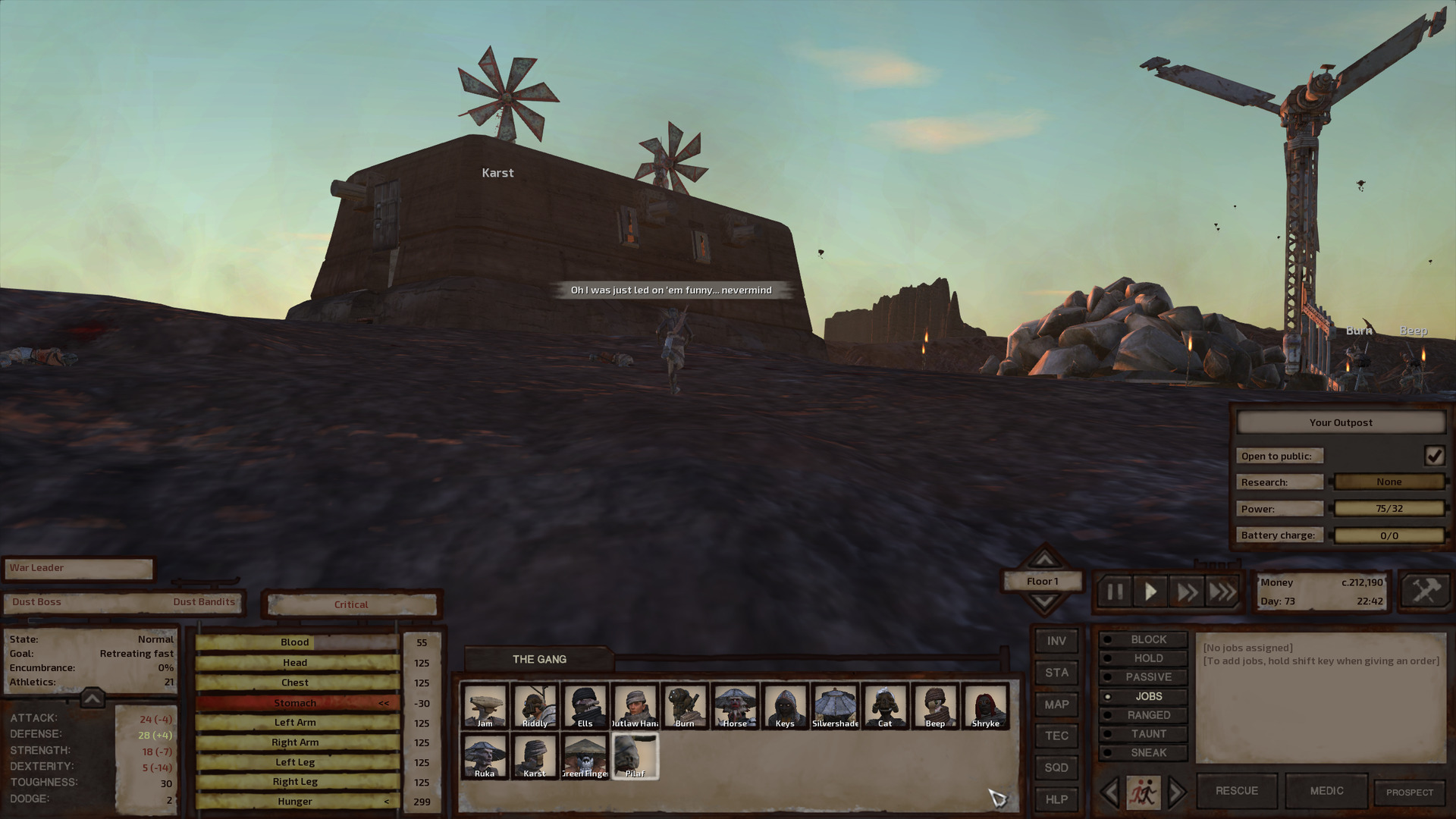Open the MAP panel
Screen dimensions: 1456x819
click(x=1056, y=704)
